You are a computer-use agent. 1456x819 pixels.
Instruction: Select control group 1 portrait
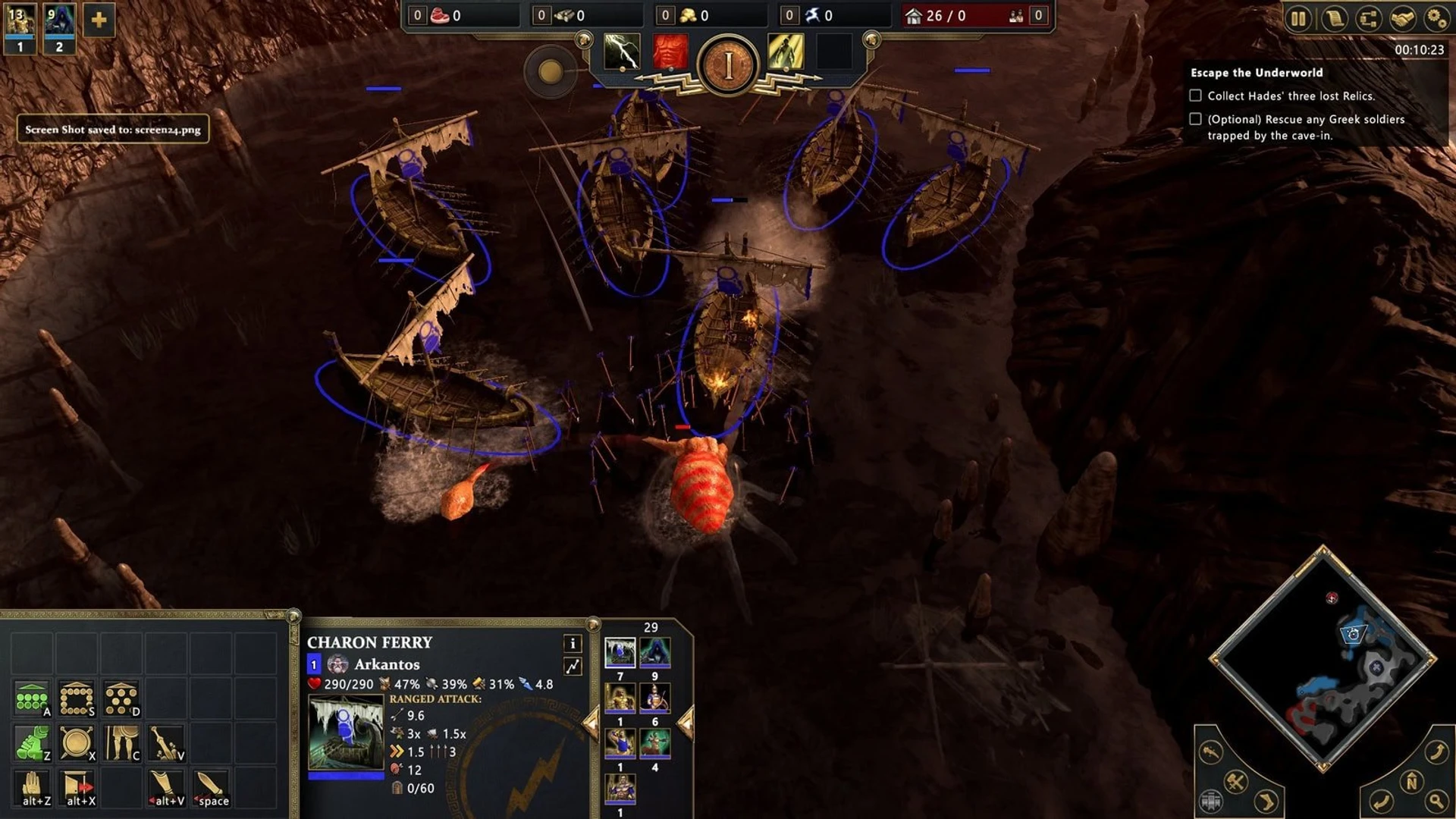point(19,19)
